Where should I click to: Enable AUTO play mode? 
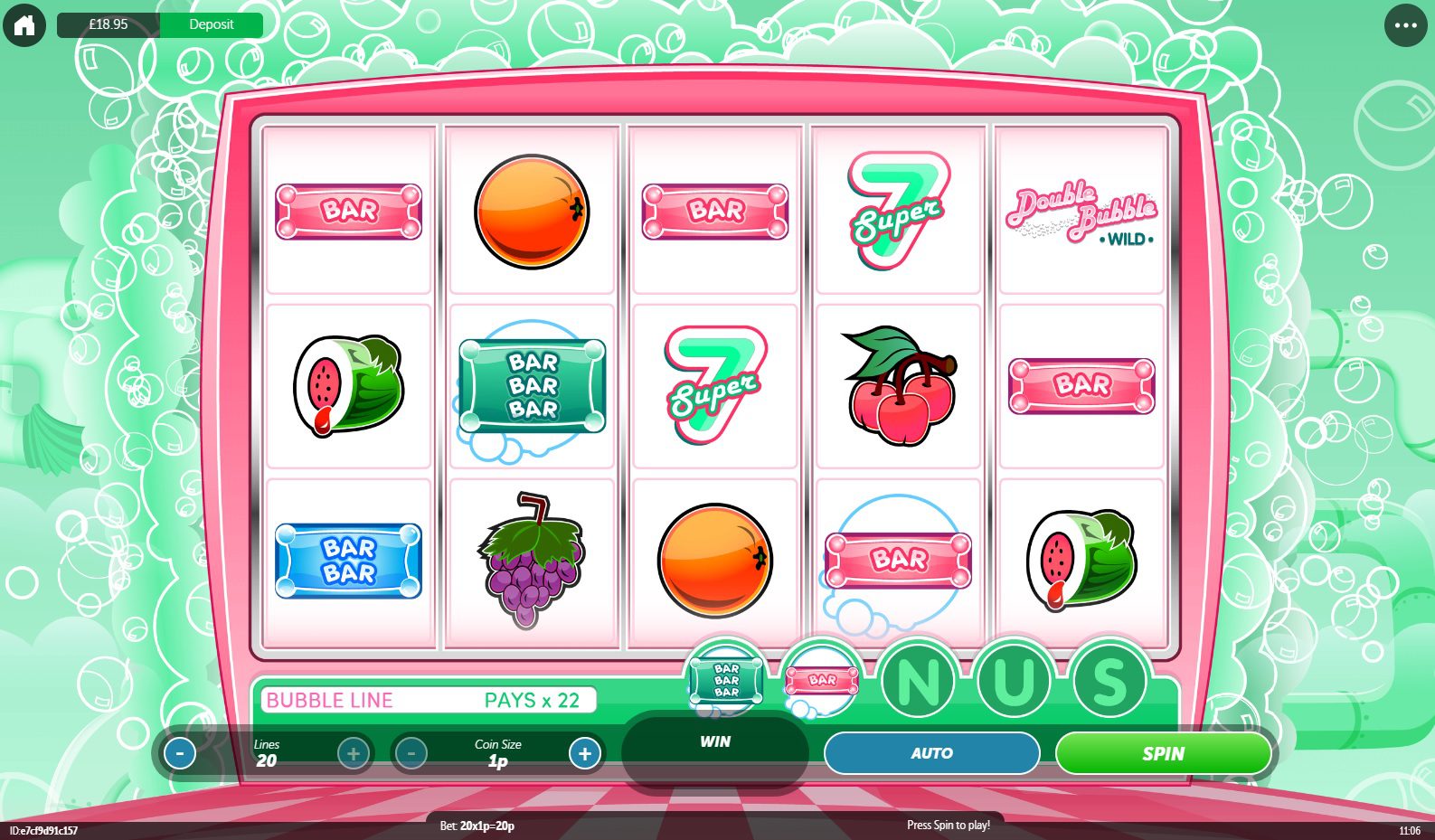(932, 752)
